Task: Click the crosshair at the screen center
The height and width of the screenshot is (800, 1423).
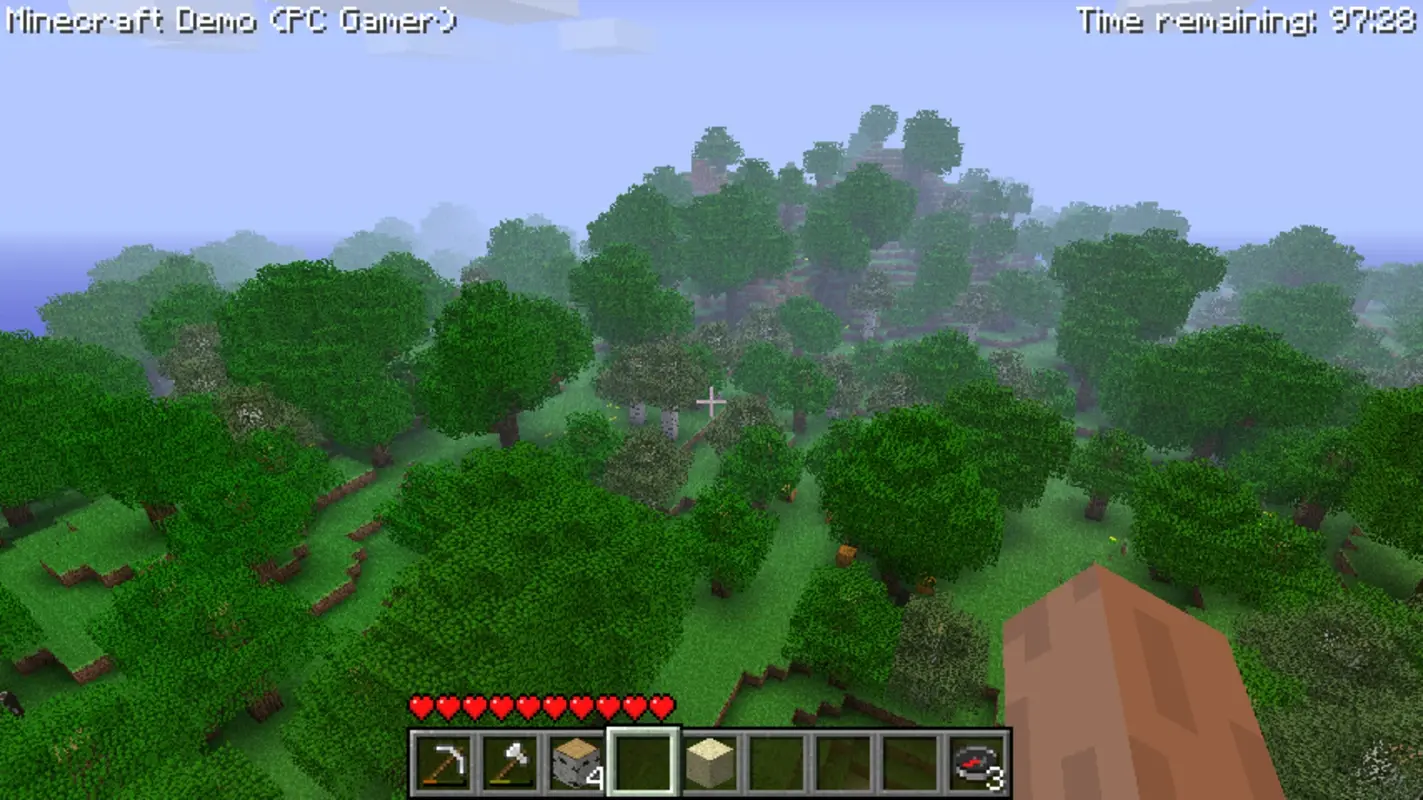Action: [711, 400]
